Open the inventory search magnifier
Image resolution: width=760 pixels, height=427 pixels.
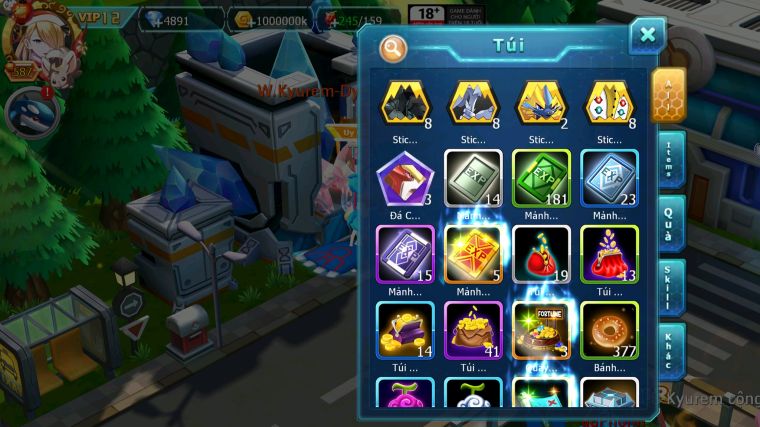(394, 48)
